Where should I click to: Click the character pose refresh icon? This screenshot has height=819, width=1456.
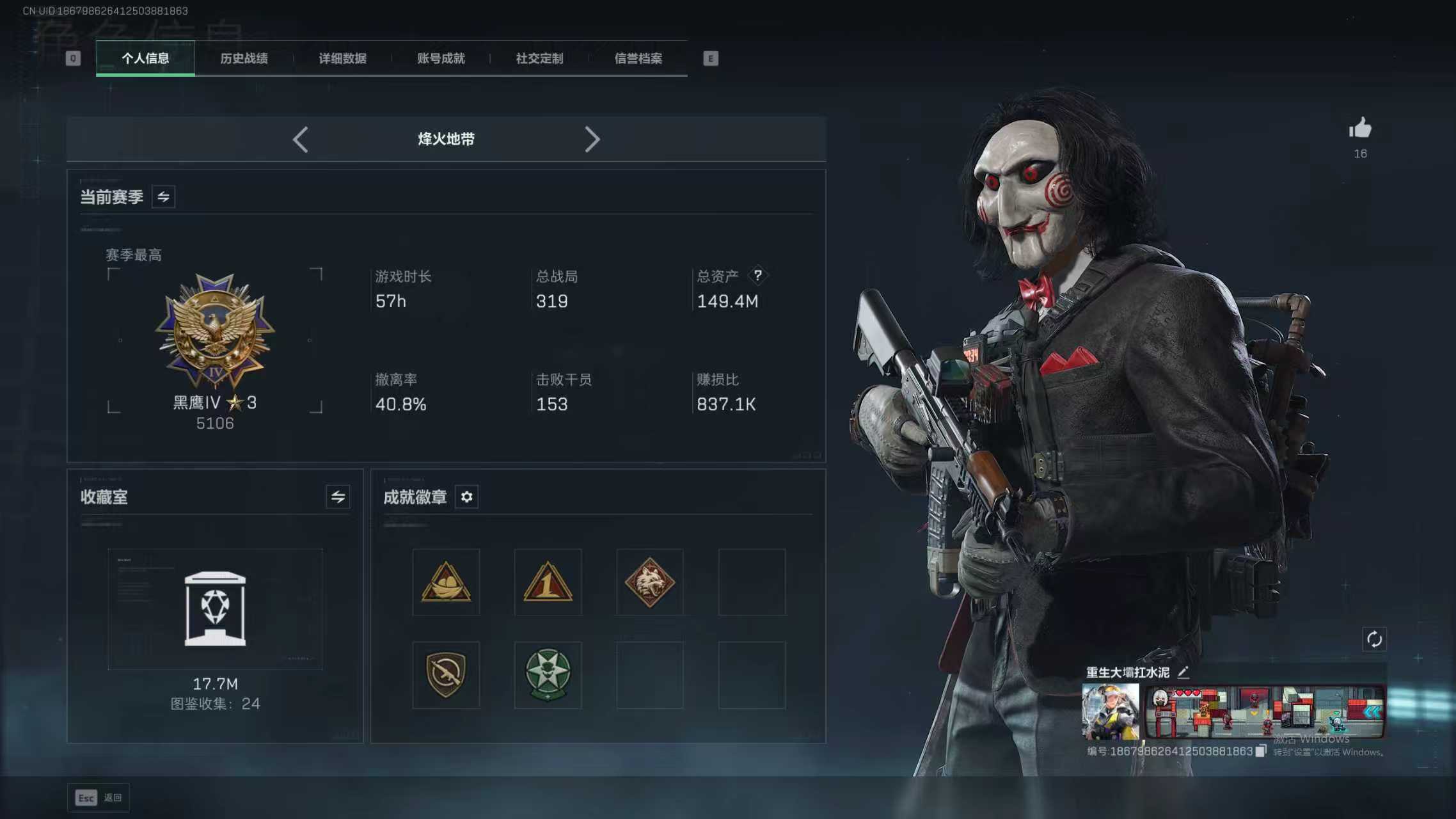[1375, 639]
